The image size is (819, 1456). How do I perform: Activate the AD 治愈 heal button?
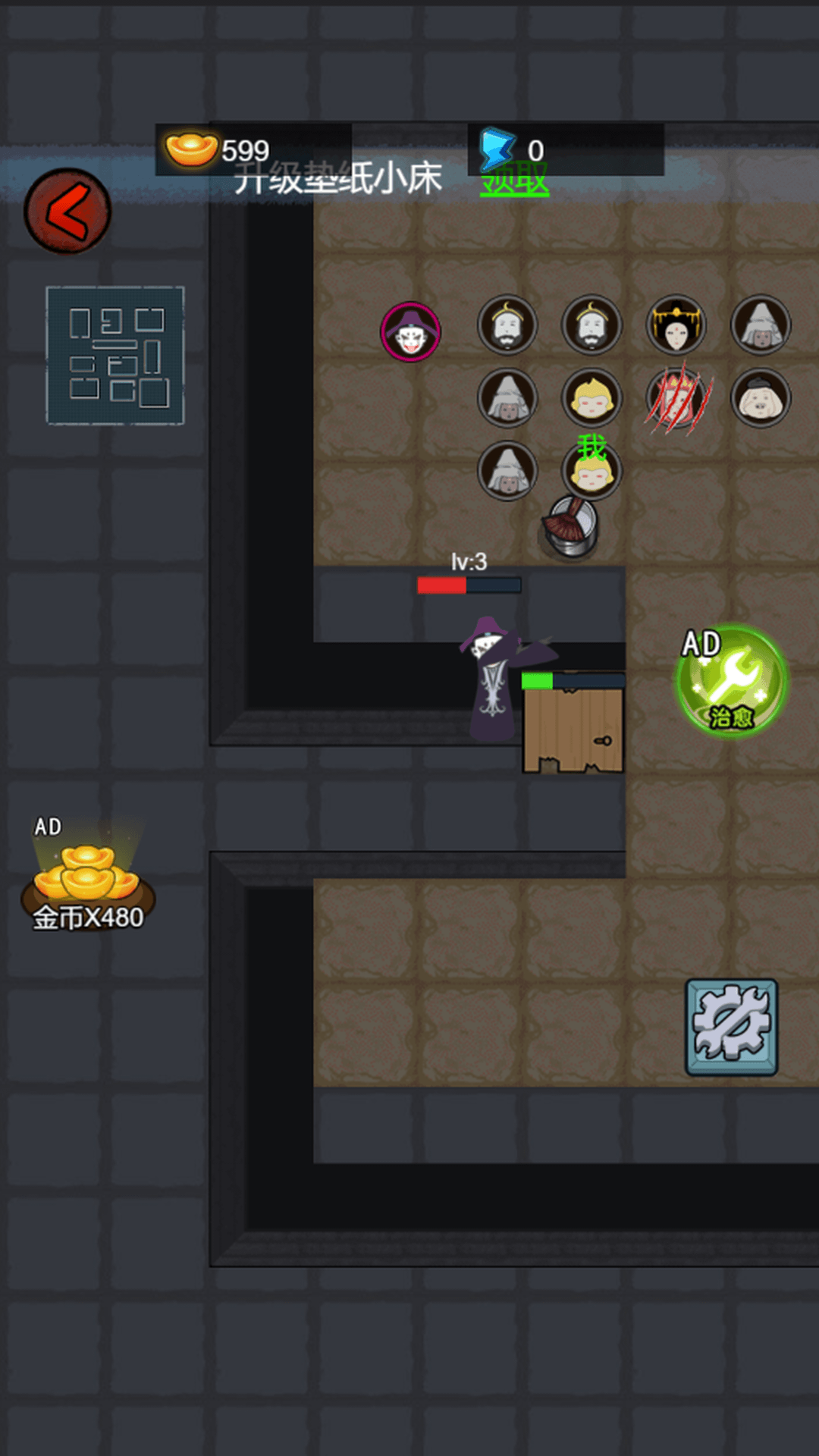coord(731,680)
